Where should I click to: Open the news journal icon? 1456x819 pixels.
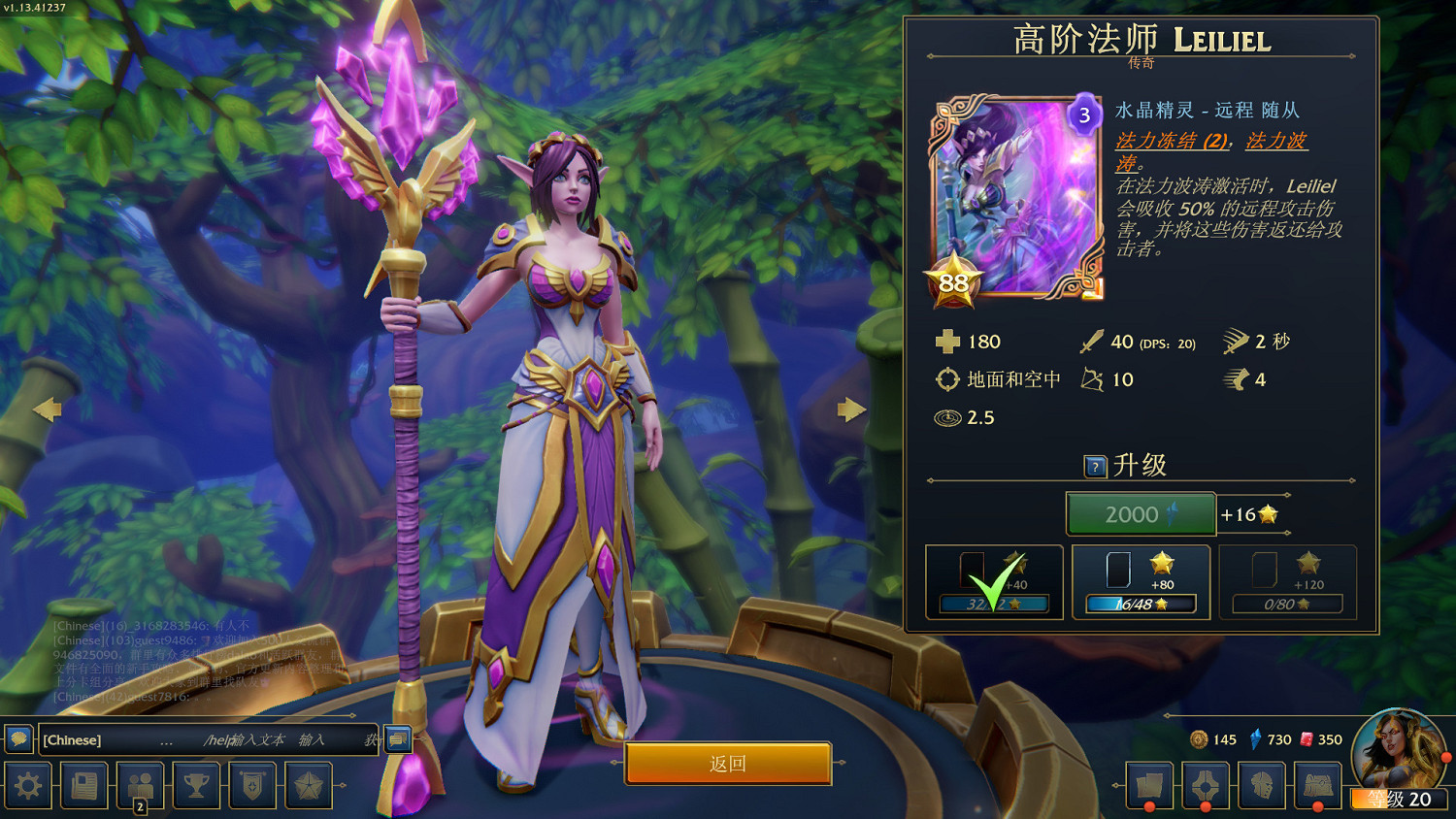pyautogui.click(x=83, y=785)
